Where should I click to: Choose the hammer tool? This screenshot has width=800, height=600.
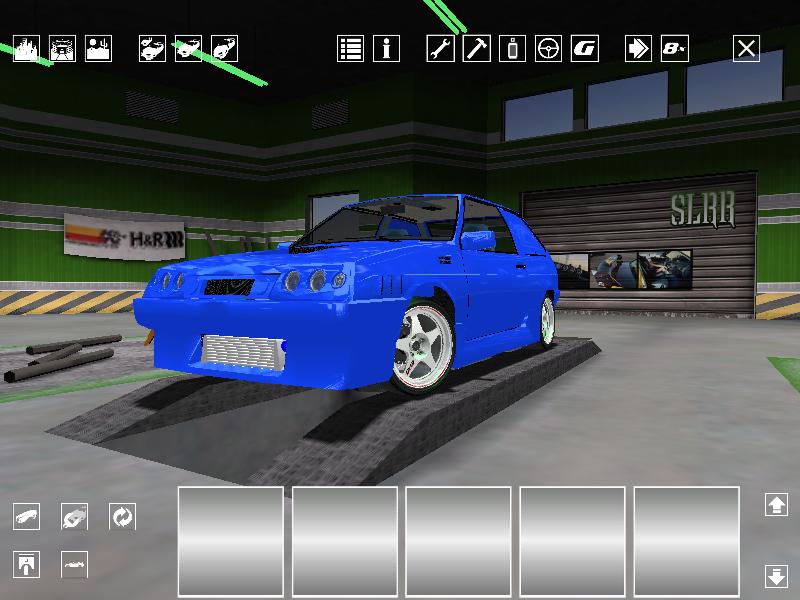click(x=476, y=48)
